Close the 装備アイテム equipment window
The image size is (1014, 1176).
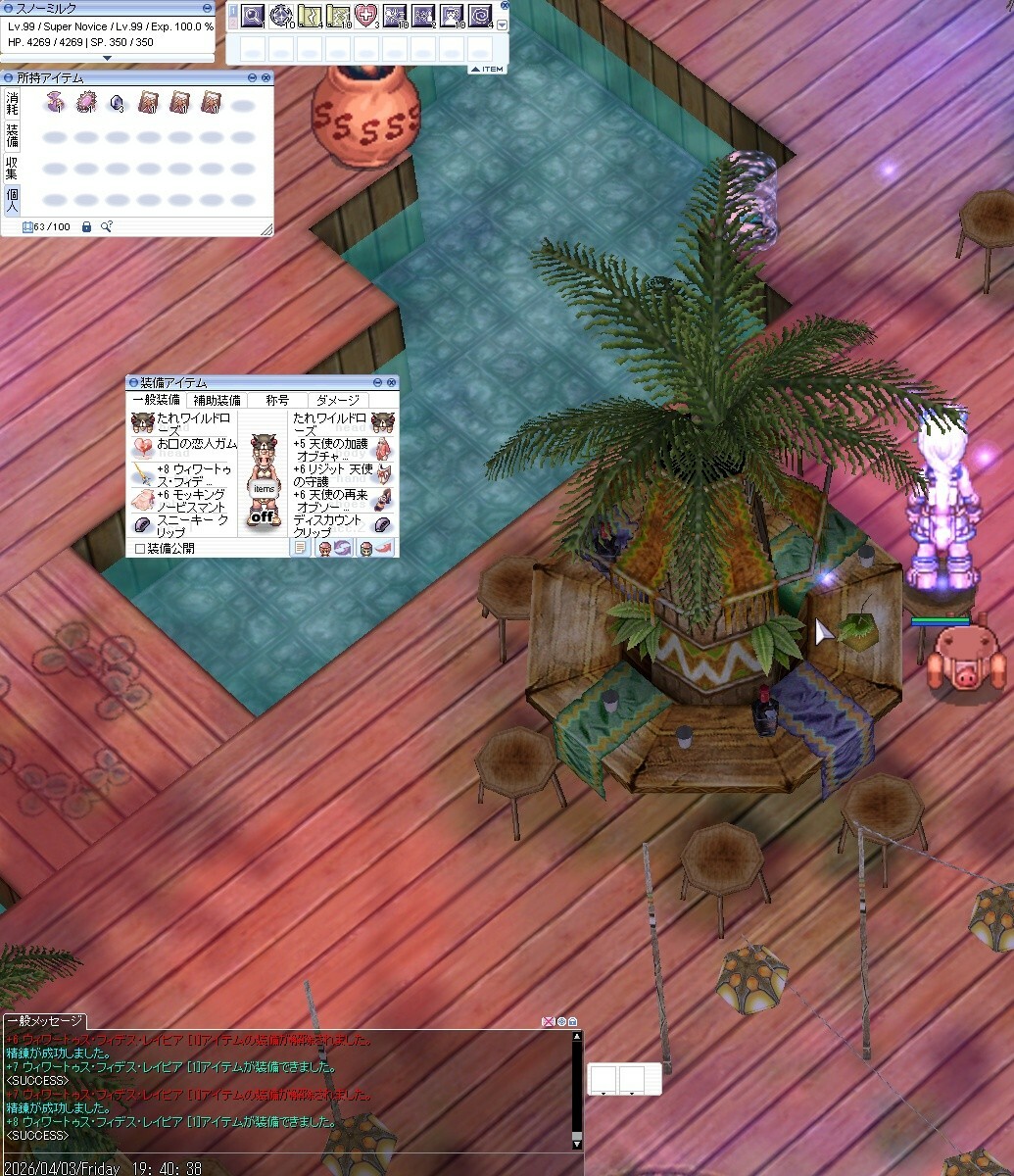[x=392, y=382]
